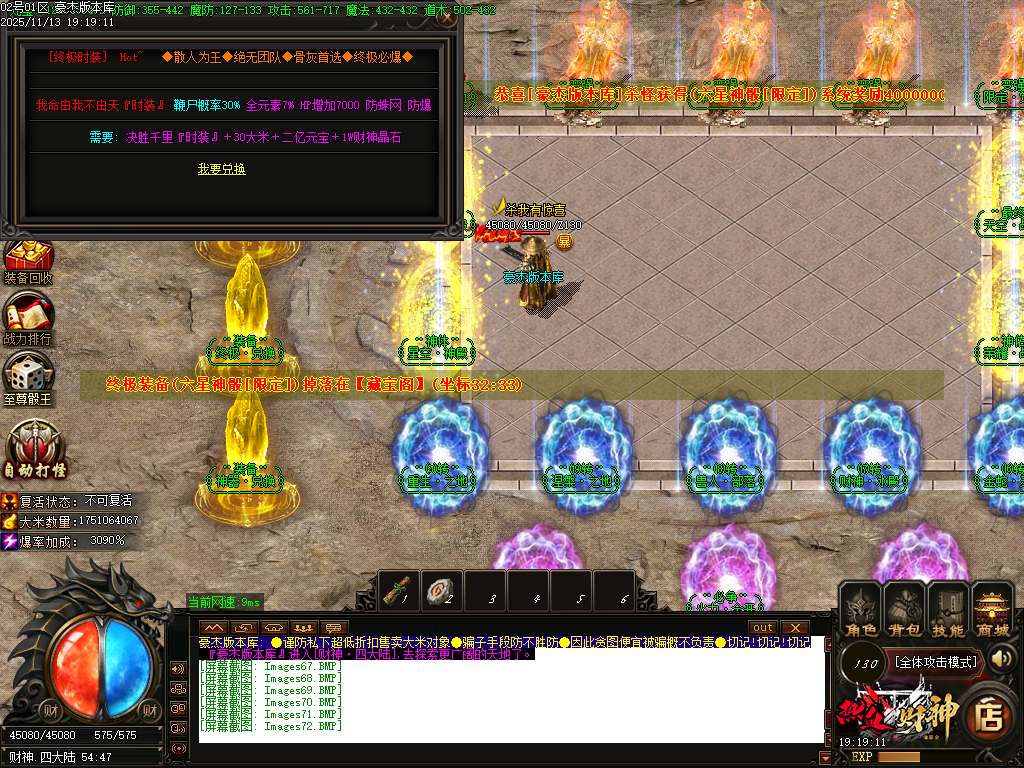Open the 背包 backpack panel
Viewport: 1024px width, 768px height.
point(905,610)
